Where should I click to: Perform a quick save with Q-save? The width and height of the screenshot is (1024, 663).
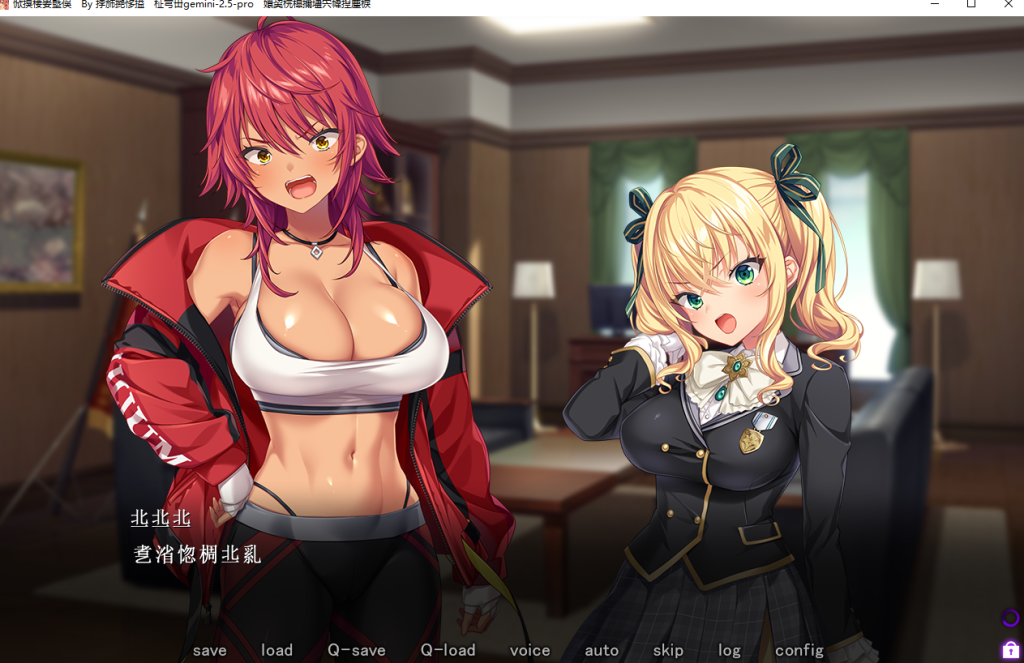[356, 650]
